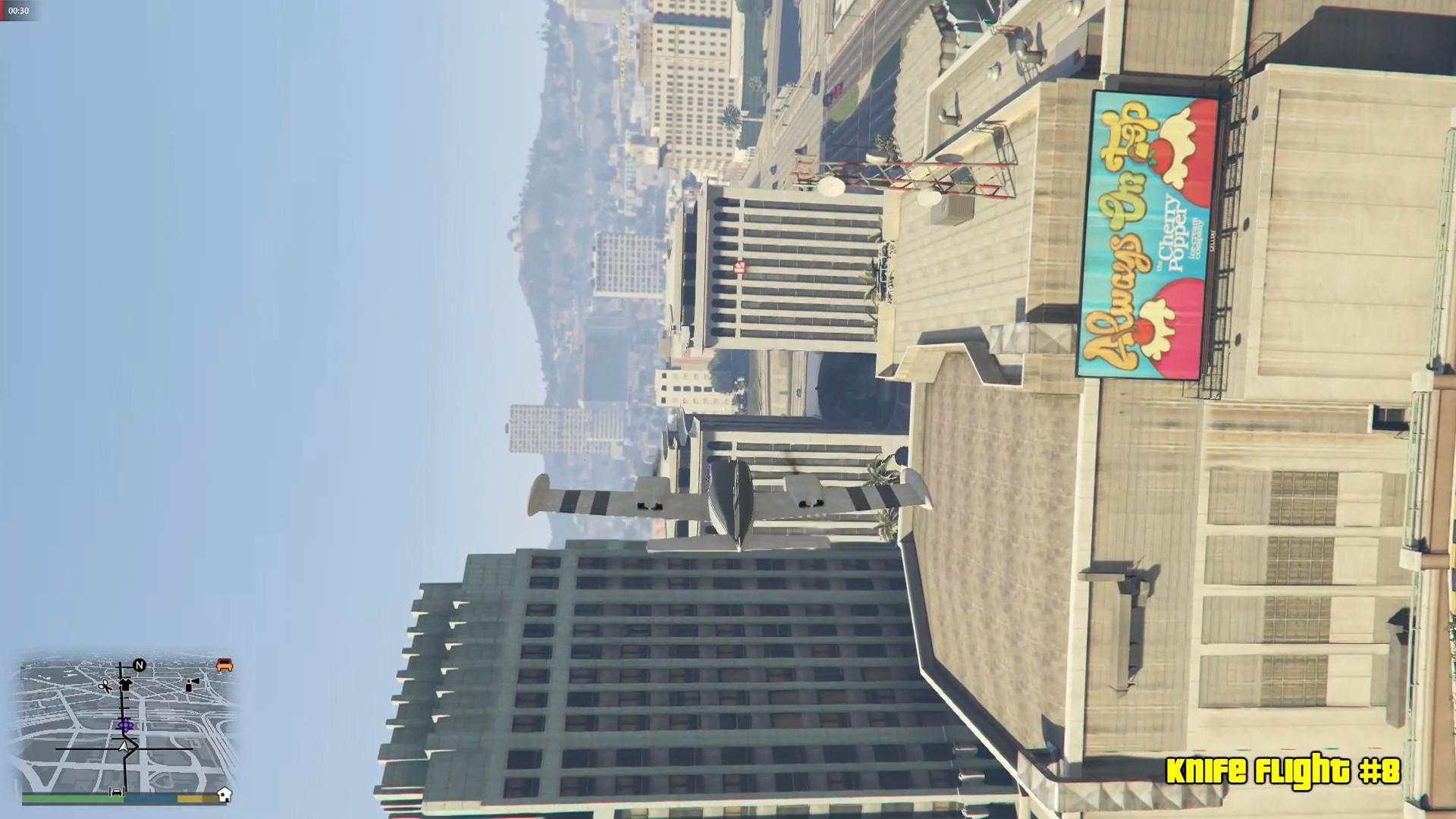Select the cinema blip on the minimap
Viewport: 1456px width, 819px height.
tap(192, 685)
